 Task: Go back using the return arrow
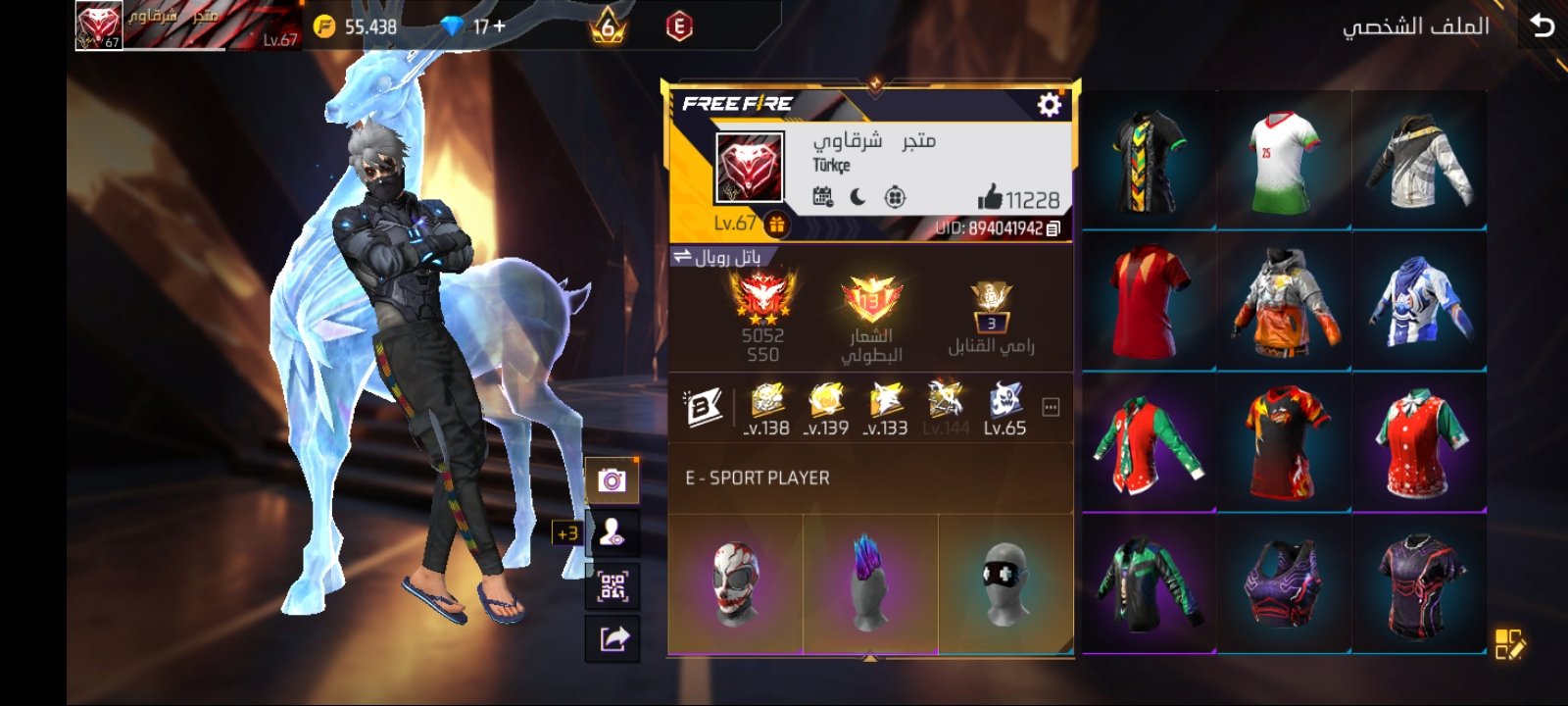pyautogui.click(x=1542, y=25)
